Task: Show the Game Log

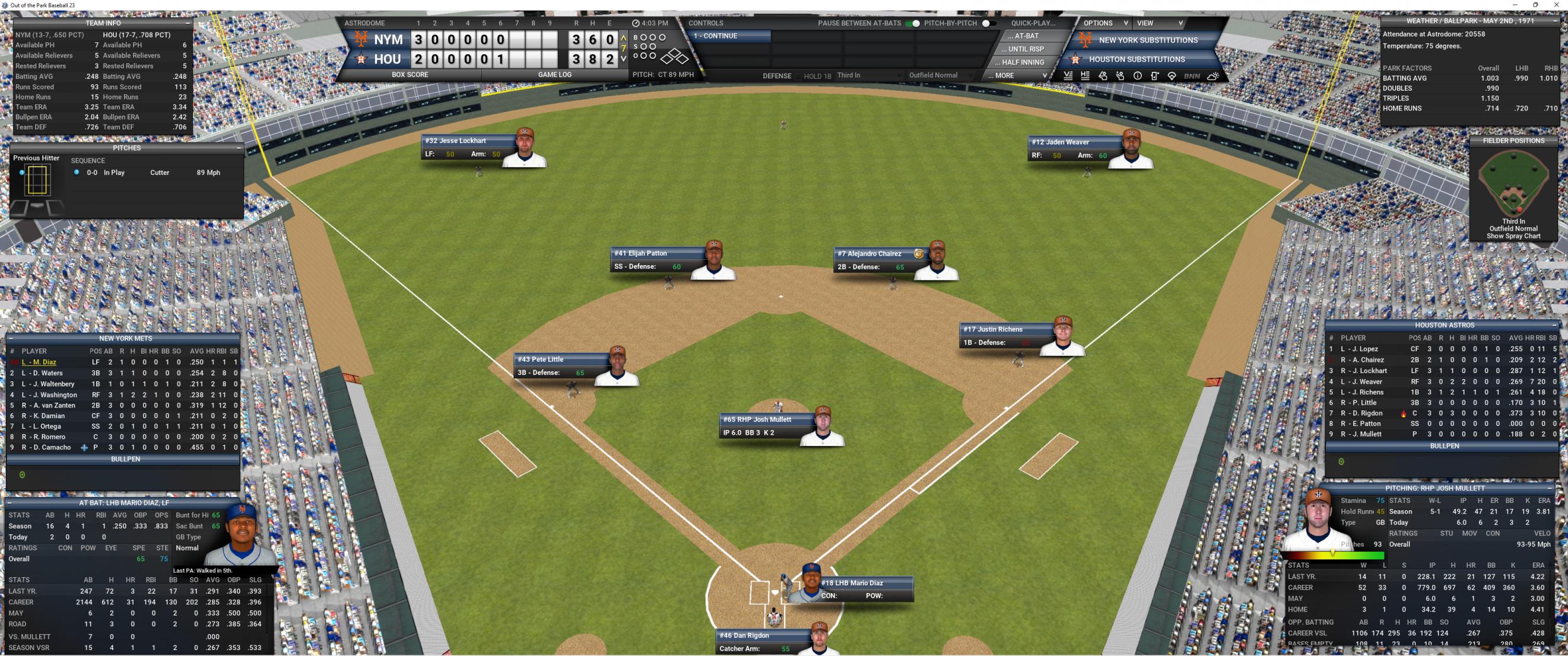Action: (x=554, y=75)
